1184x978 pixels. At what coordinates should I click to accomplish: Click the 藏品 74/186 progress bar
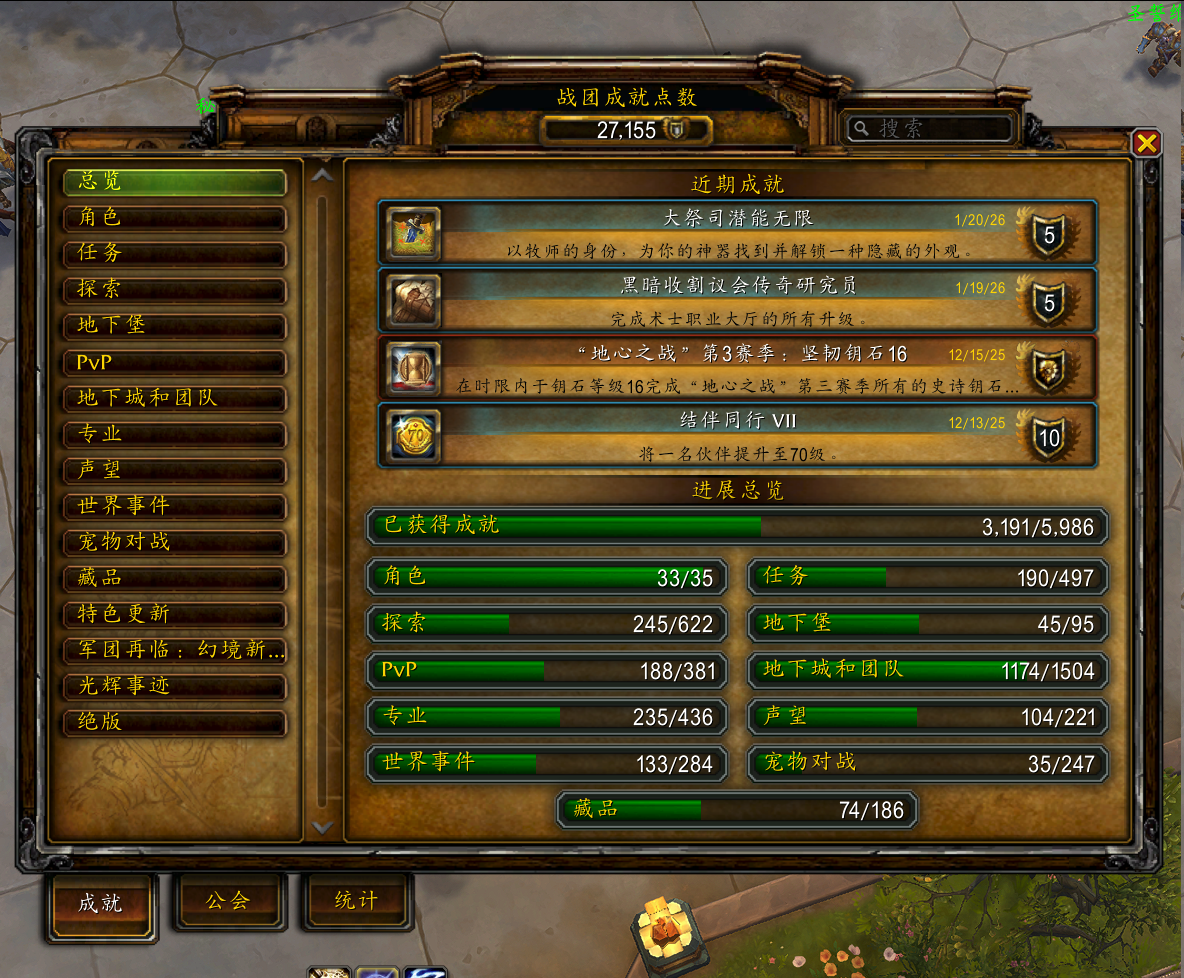point(737,810)
